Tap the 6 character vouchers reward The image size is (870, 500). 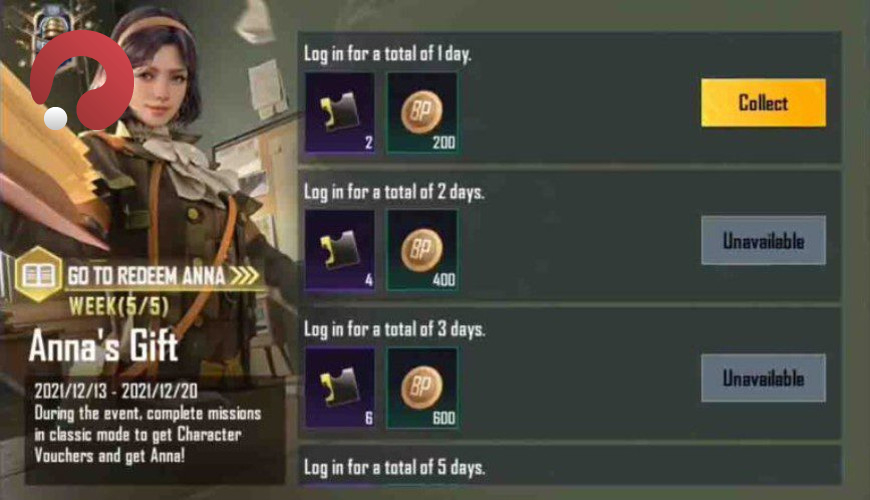[339, 387]
